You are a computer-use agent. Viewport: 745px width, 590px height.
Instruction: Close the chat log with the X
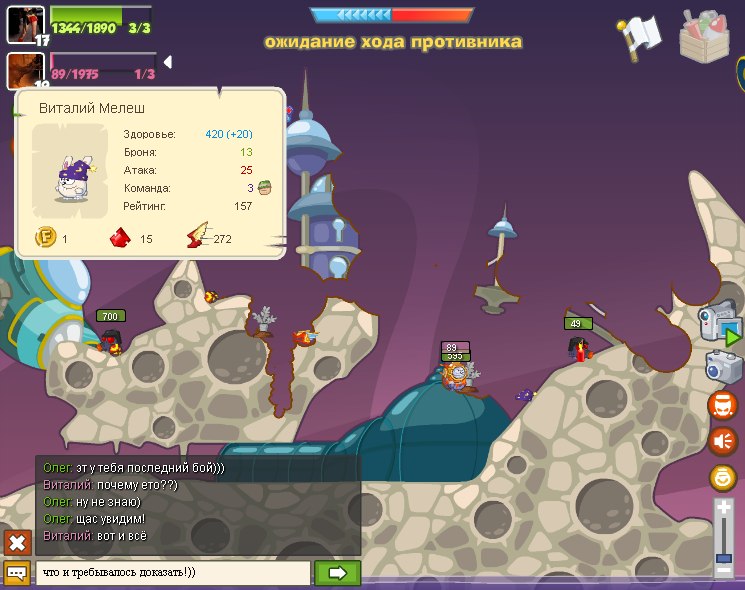(17, 543)
